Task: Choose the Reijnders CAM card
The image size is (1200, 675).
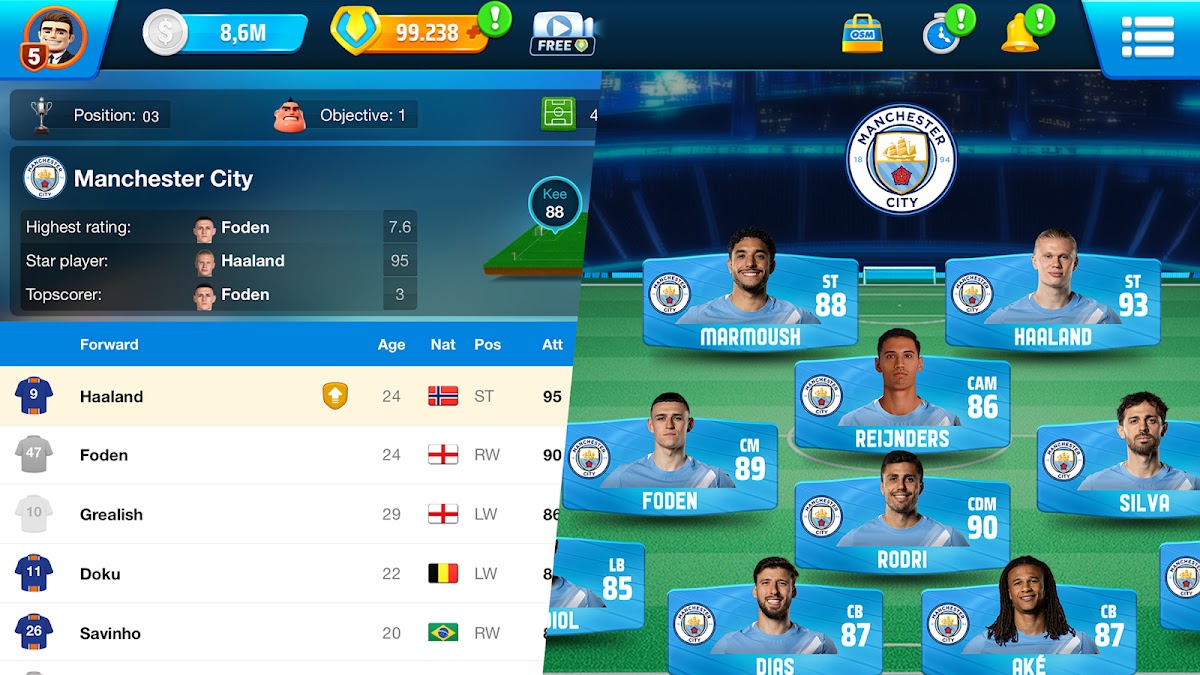Action: (x=902, y=402)
